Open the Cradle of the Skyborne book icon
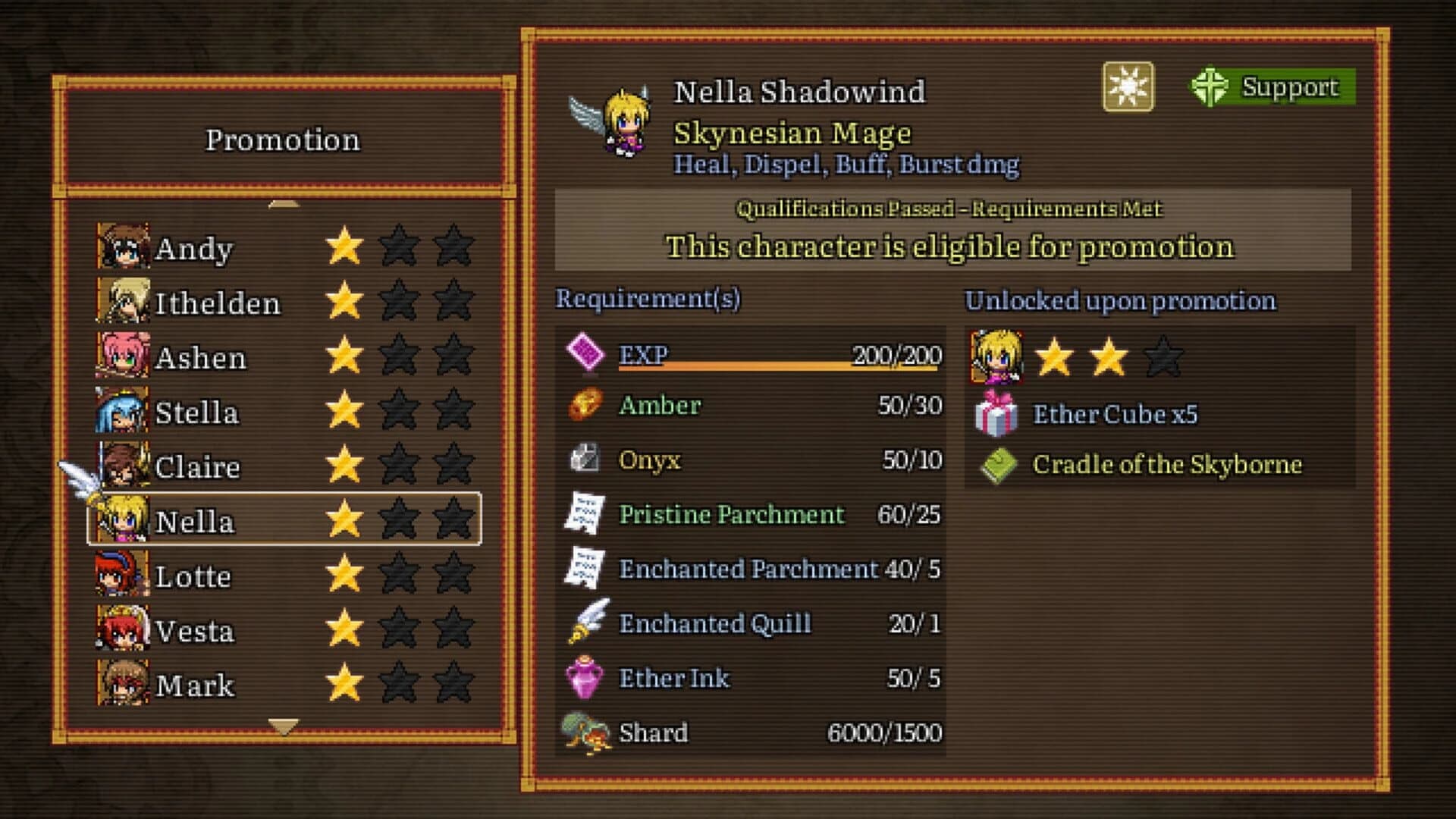This screenshot has width=1456, height=819. (996, 464)
